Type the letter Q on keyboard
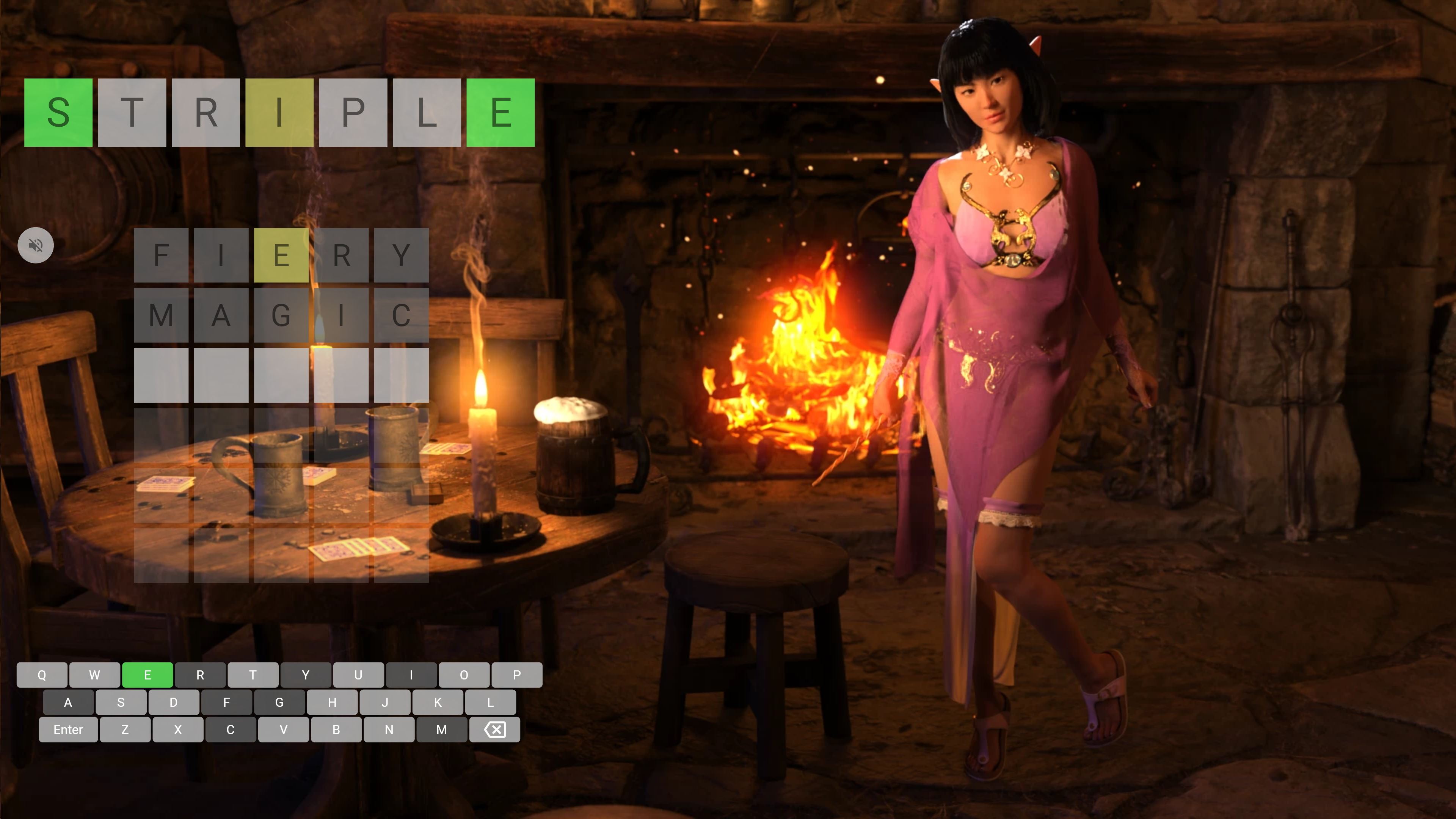This screenshot has height=819, width=1456. [x=42, y=675]
